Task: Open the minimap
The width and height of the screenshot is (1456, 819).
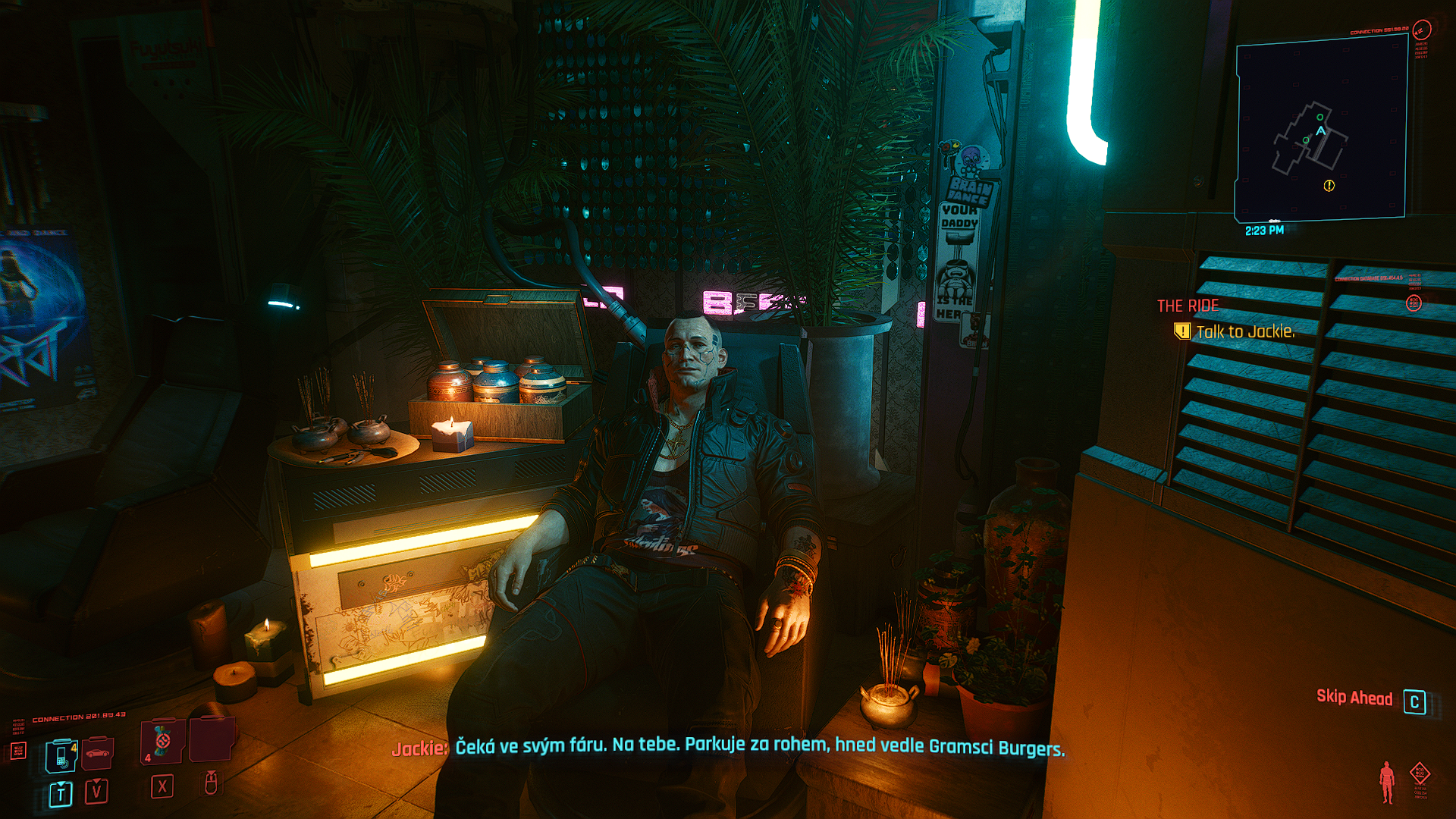Action: (1321, 129)
